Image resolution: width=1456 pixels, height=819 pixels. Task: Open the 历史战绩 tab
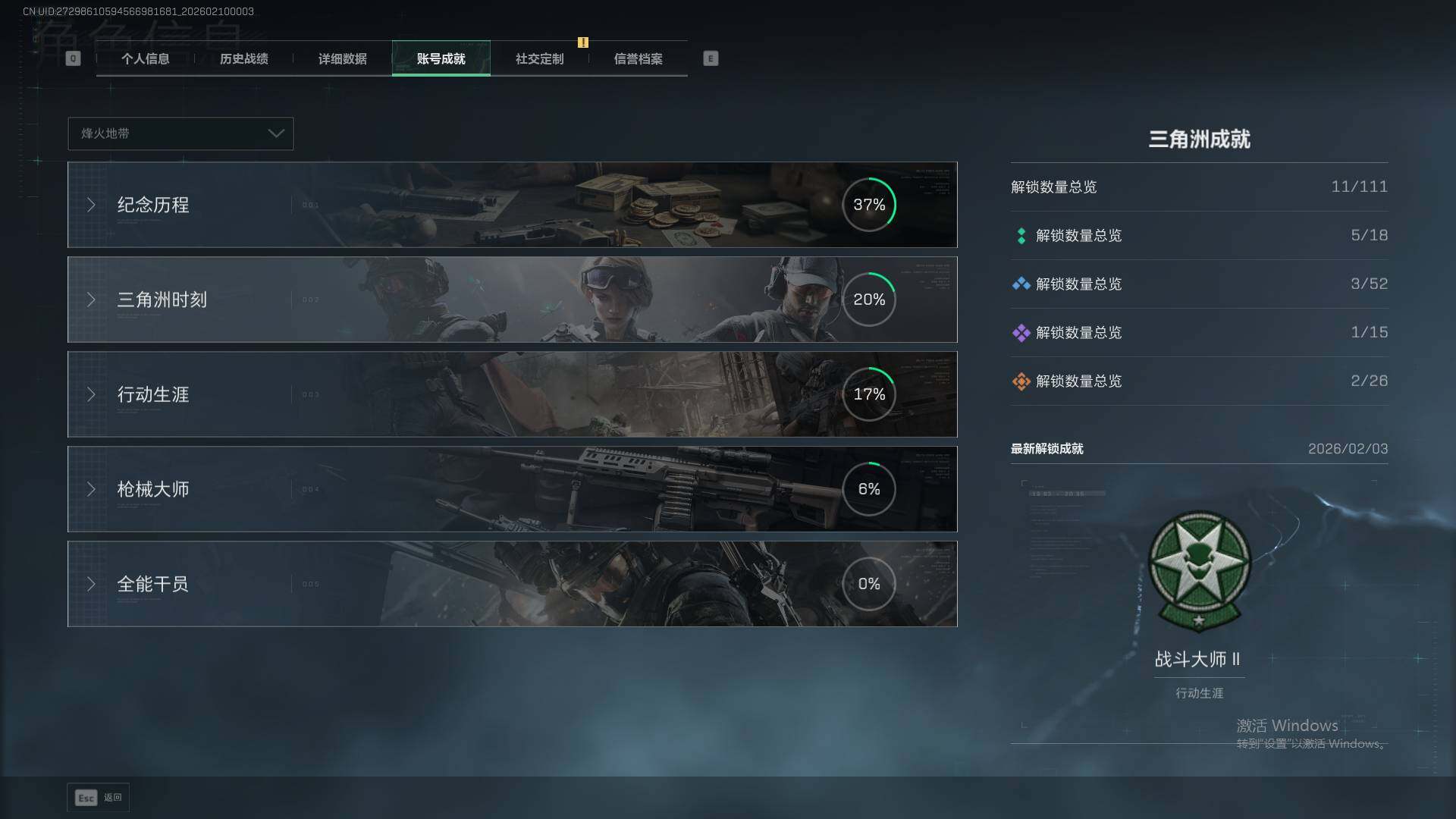243,58
